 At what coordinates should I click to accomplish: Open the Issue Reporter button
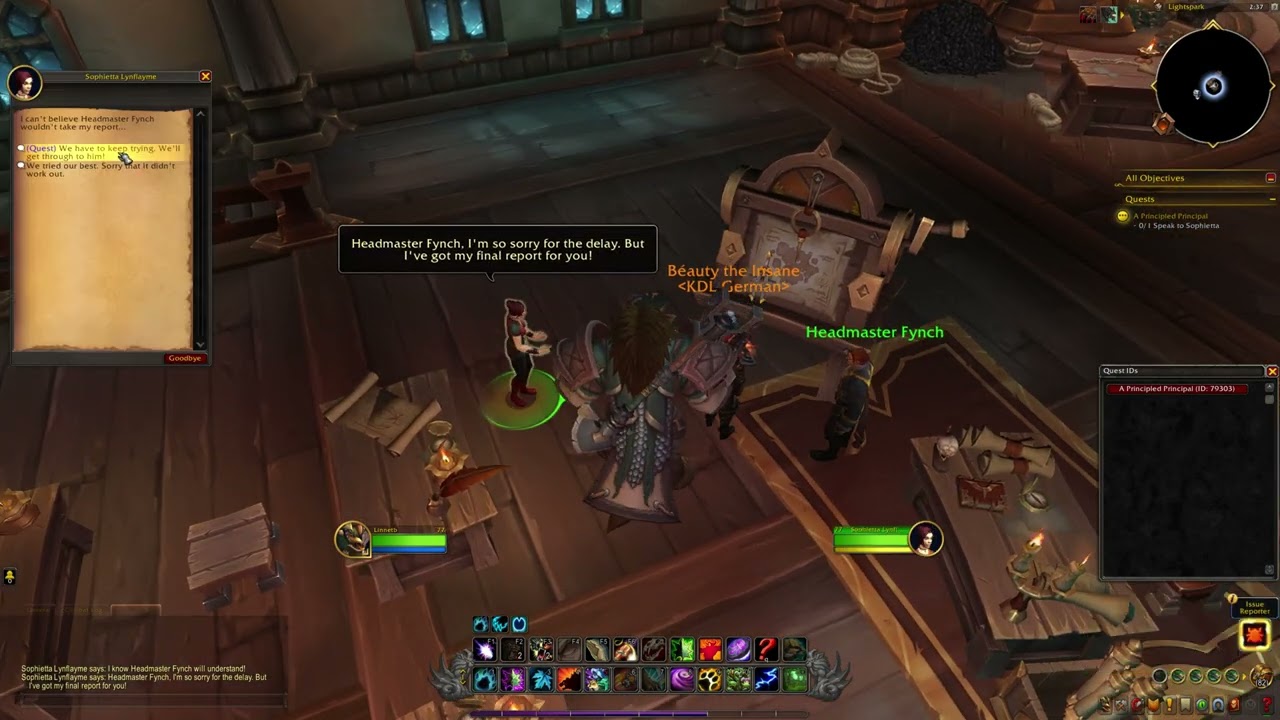click(x=1254, y=634)
